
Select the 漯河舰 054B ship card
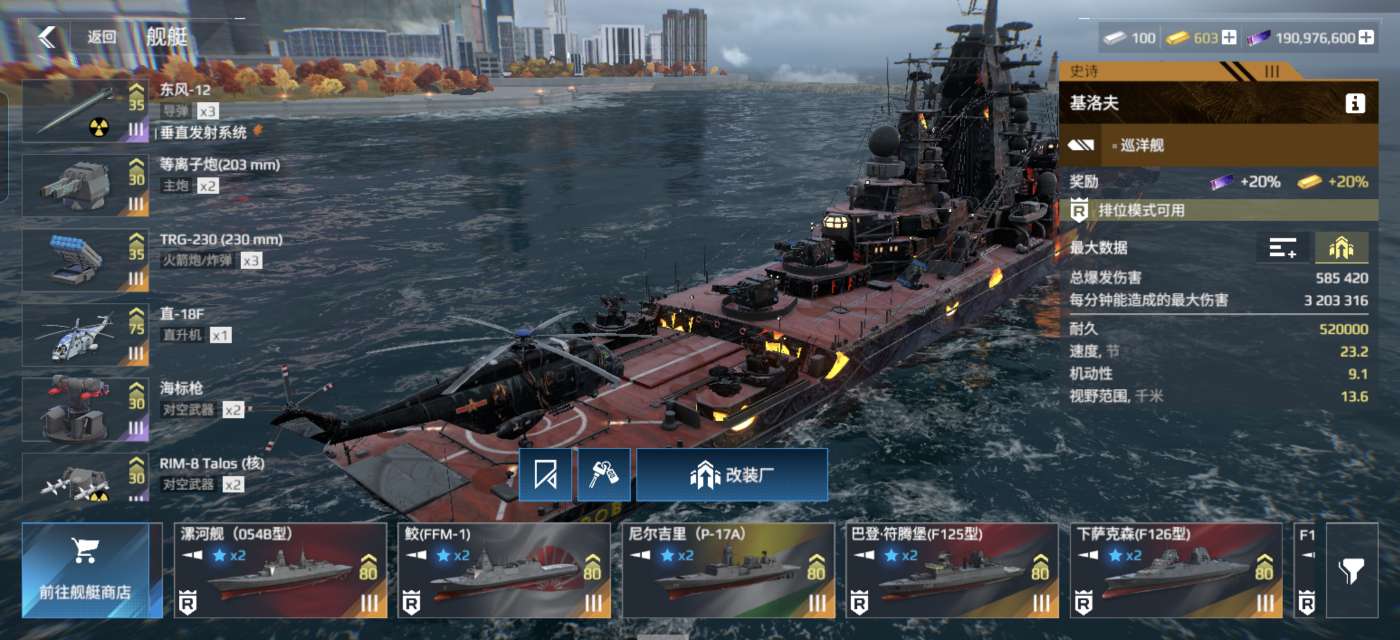(x=280, y=570)
